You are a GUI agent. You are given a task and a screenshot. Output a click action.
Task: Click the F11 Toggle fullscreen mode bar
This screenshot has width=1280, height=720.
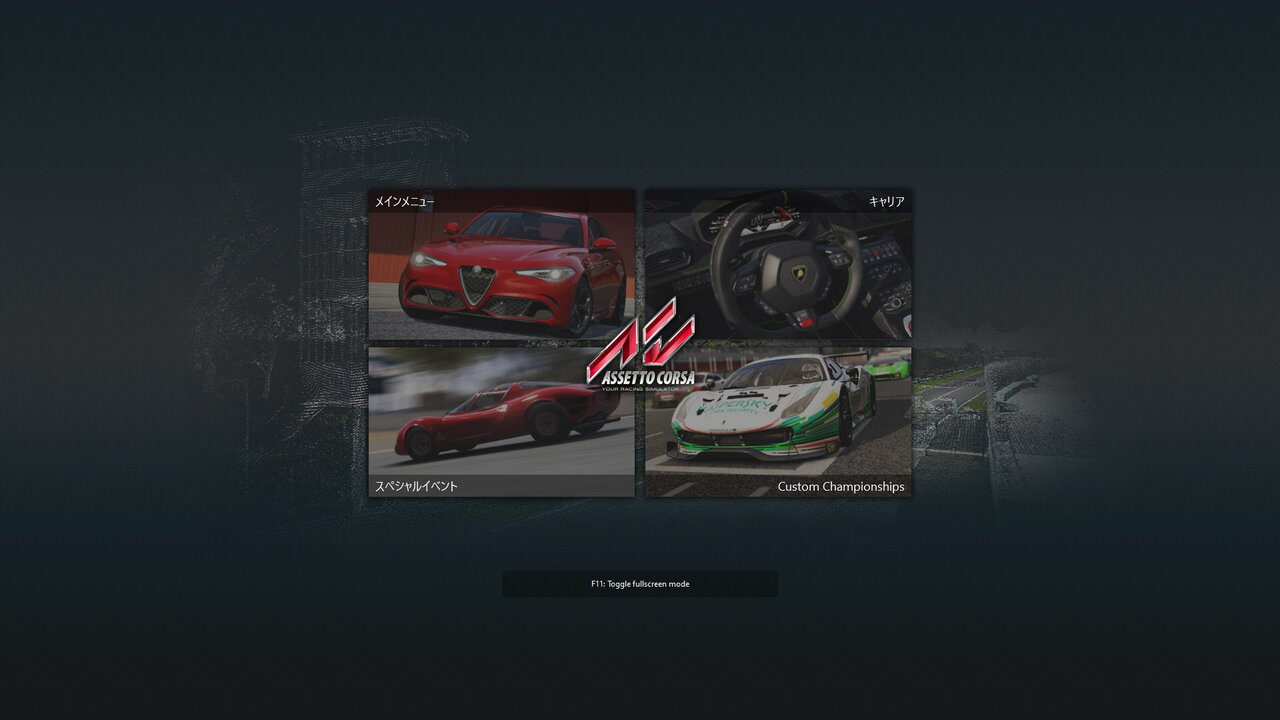(x=640, y=583)
